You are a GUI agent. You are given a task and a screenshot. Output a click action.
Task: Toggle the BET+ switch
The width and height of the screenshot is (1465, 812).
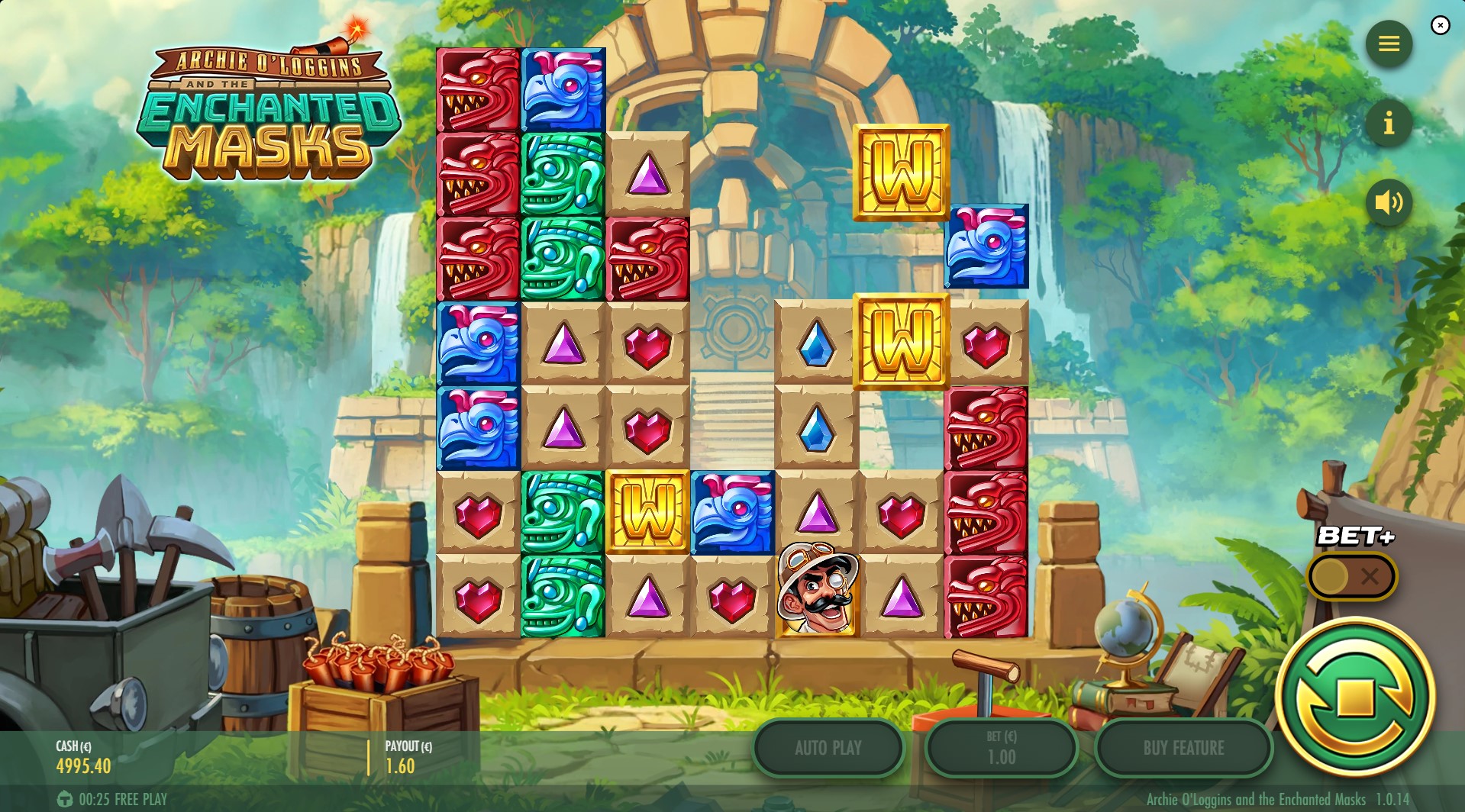pos(1351,576)
